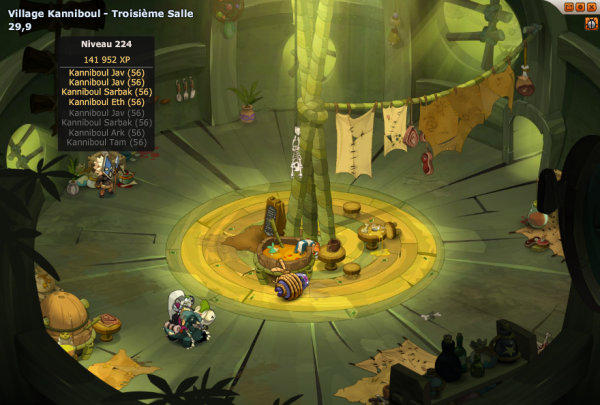Open the ladybug bug report icon

point(592,23)
